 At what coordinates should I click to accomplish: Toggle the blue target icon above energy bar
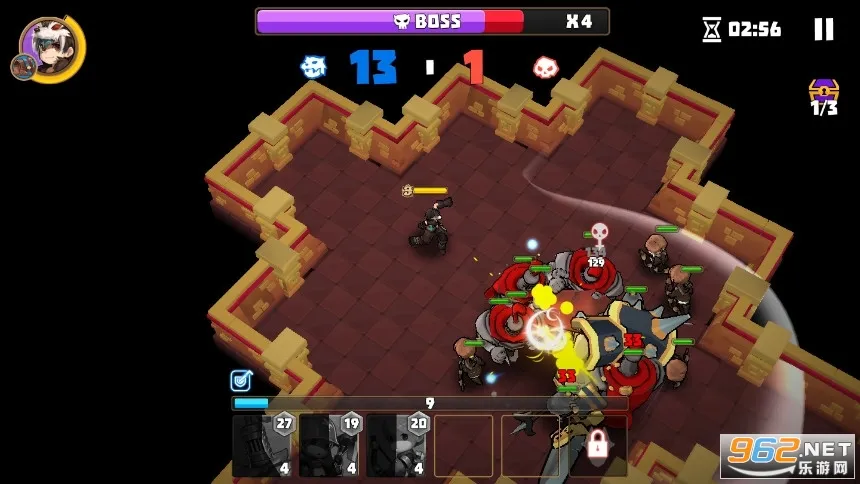240,380
